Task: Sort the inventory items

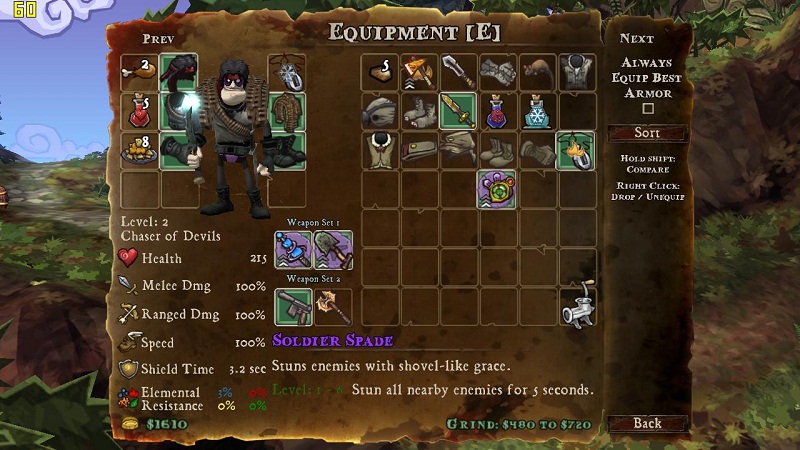Action: [647, 133]
